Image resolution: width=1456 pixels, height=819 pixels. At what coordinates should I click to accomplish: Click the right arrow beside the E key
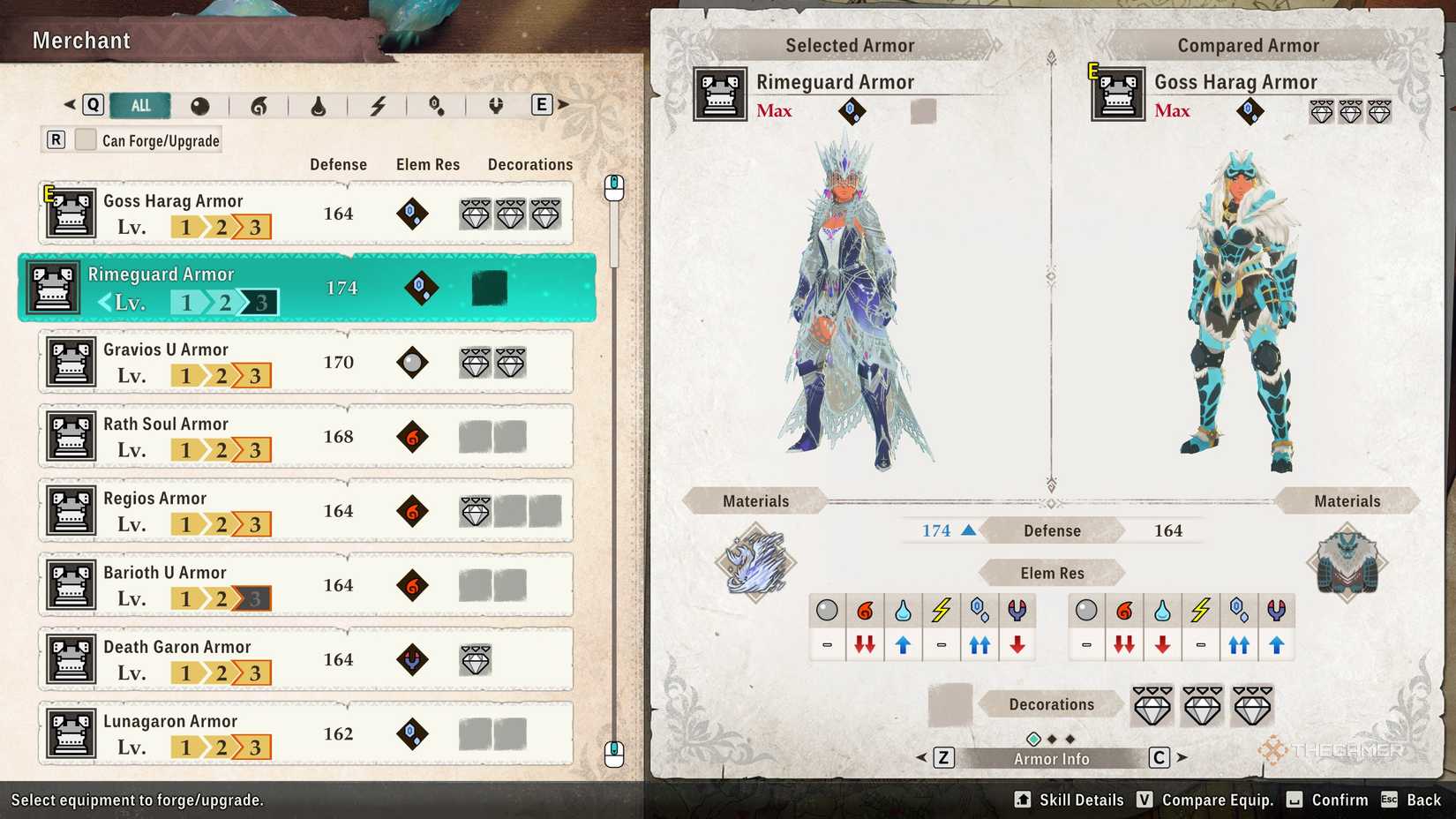point(562,104)
